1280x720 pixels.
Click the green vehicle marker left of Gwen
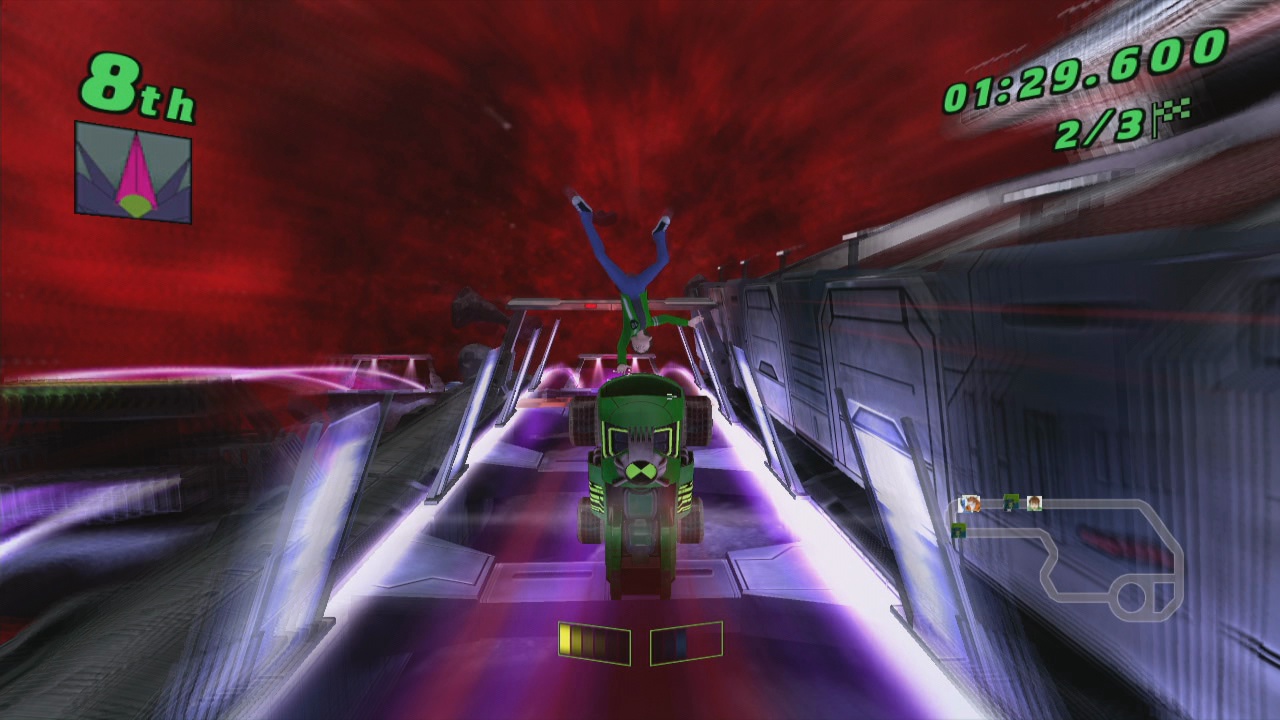pyautogui.click(x=1011, y=502)
